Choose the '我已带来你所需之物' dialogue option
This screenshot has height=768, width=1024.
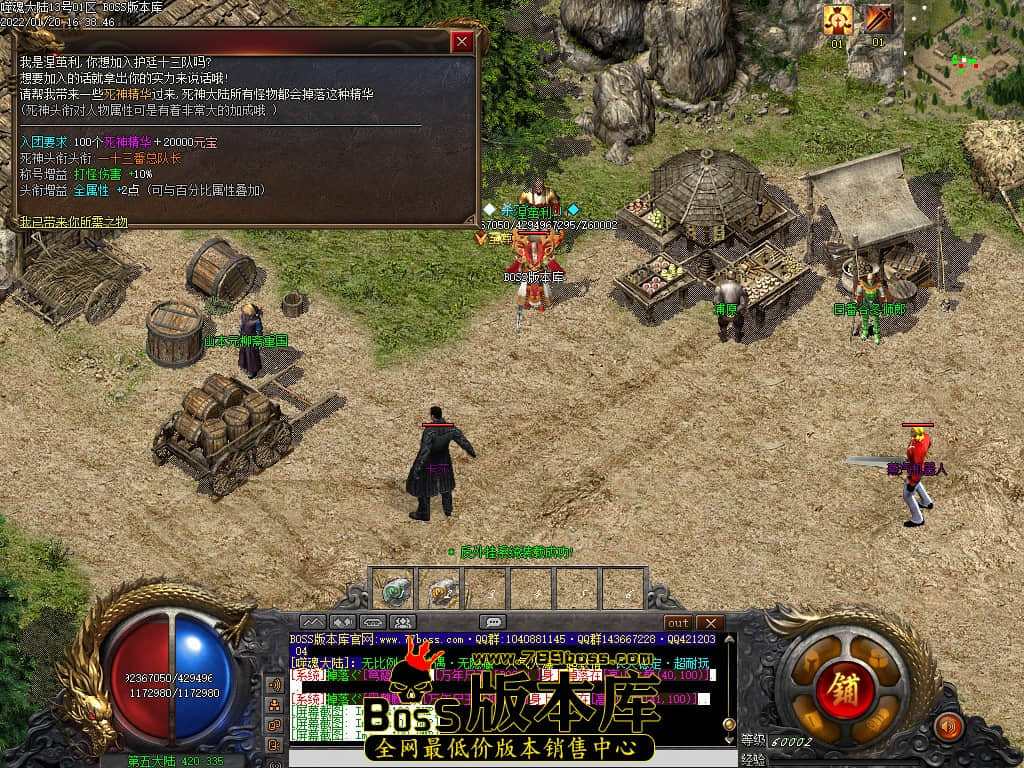click(x=74, y=222)
